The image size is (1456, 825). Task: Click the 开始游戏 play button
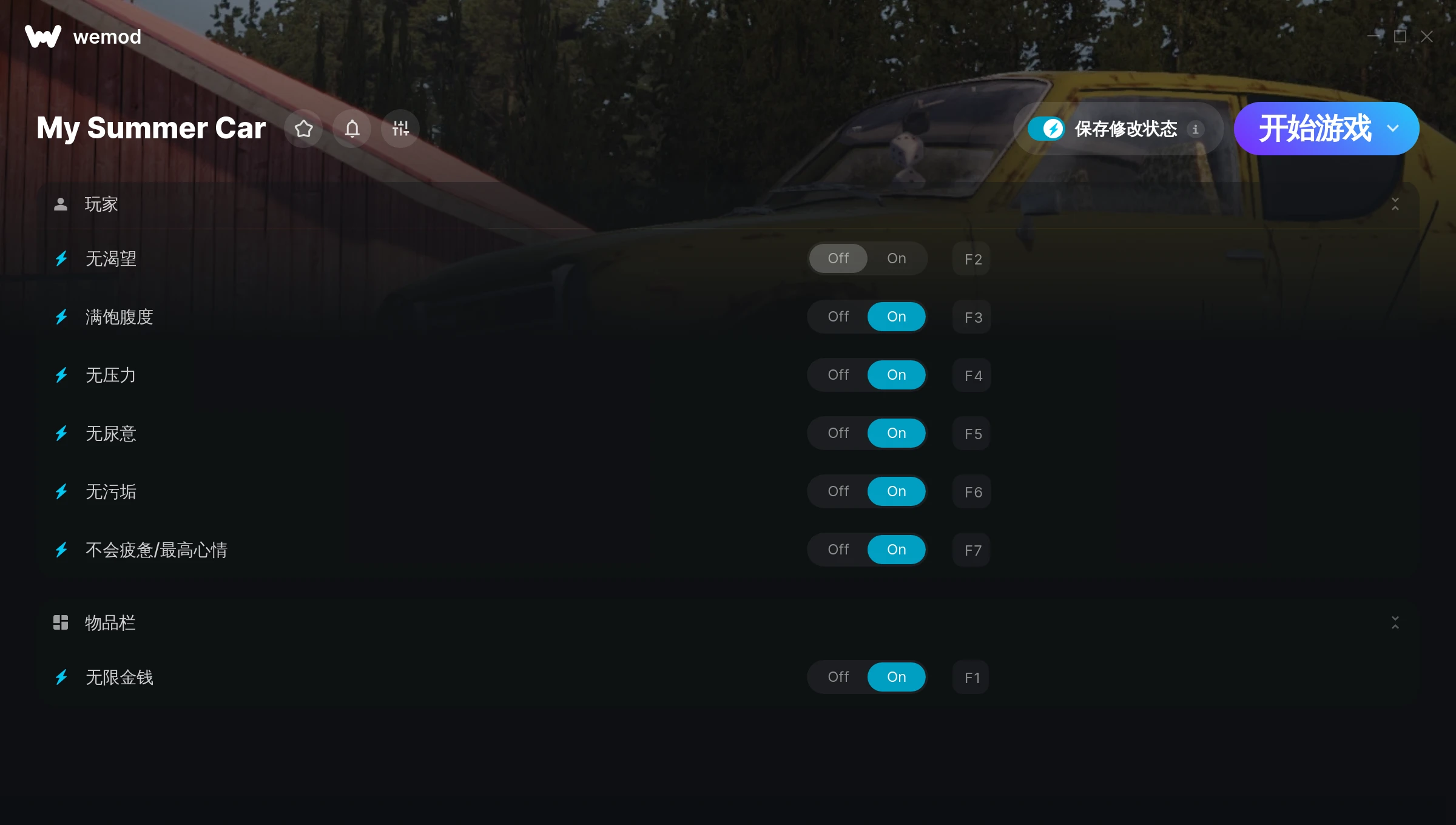(1314, 129)
